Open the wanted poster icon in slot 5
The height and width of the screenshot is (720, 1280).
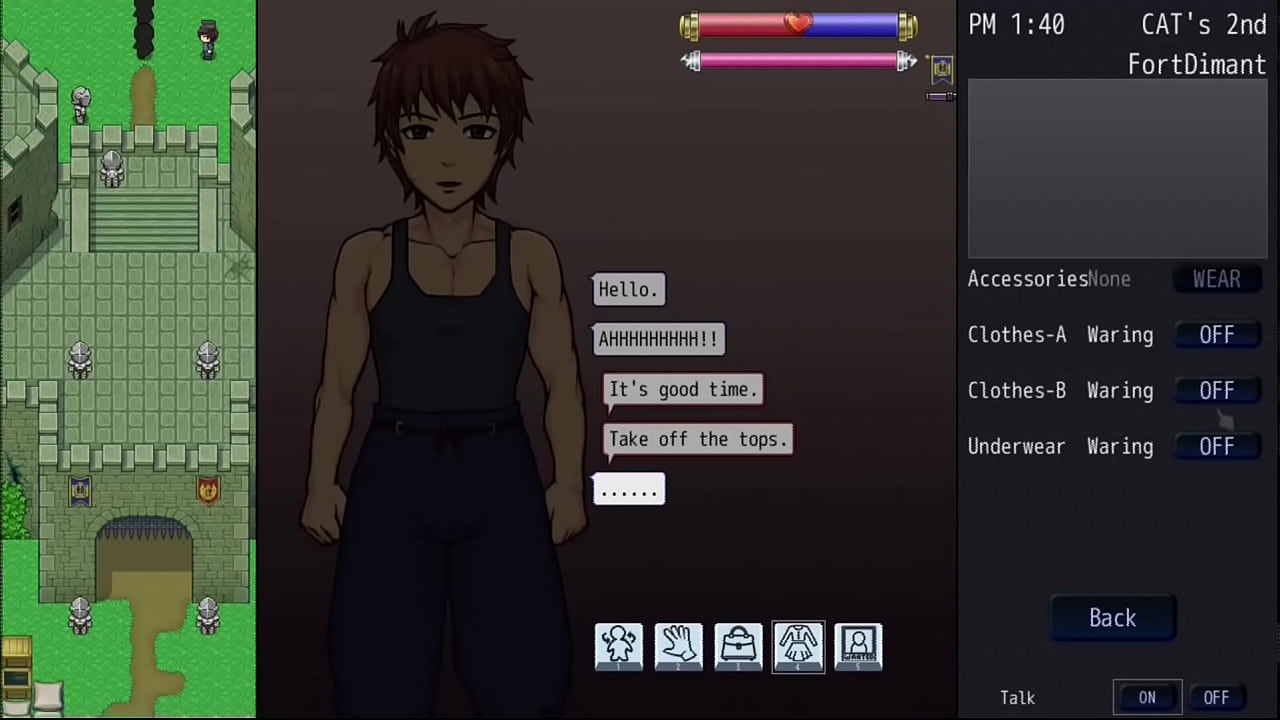click(x=858, y=646)
